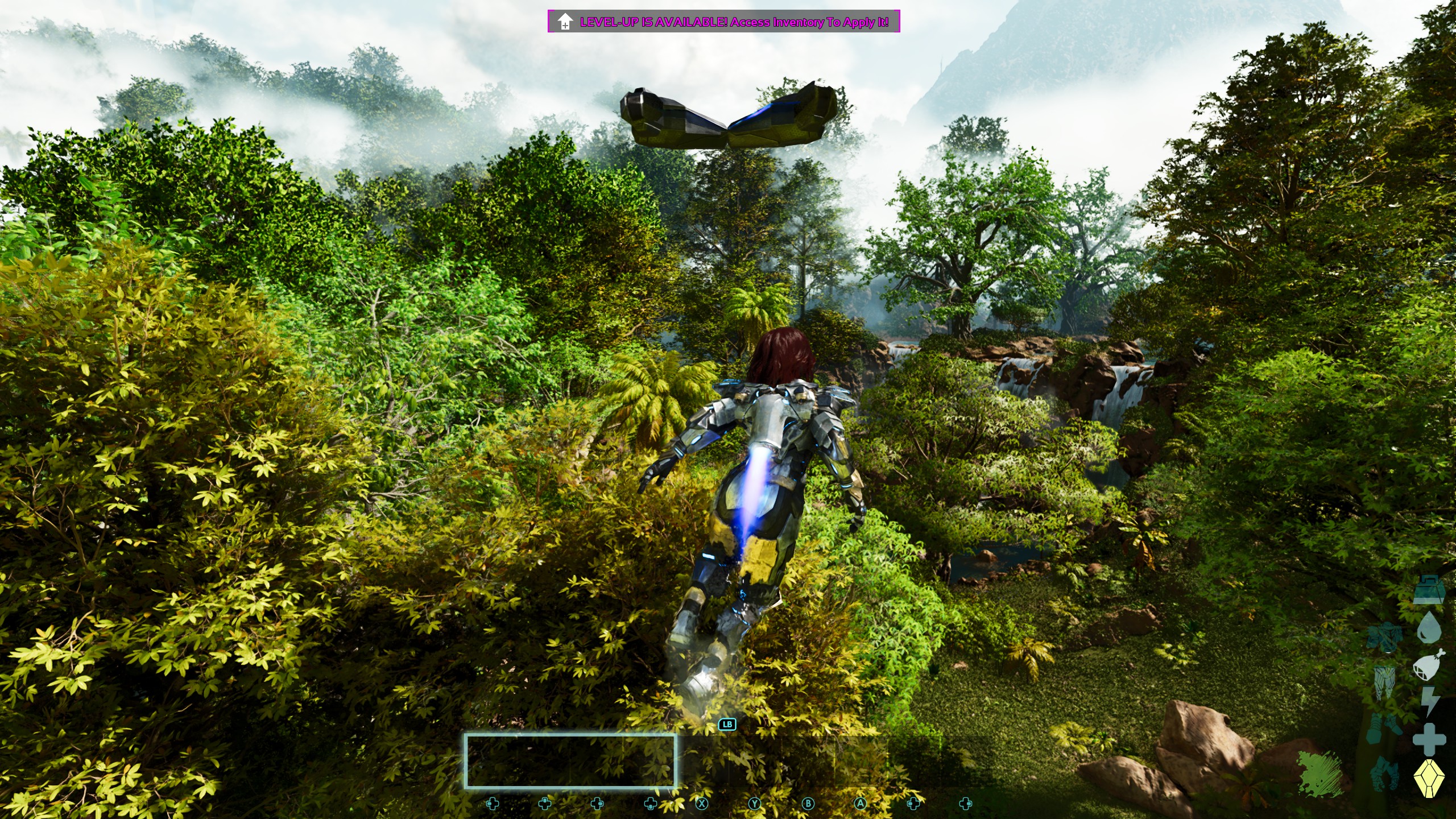Click the leftmost d-pad prompt under the hotbar
Image resolution: width=1456 pixels, height=819 pixels.
point(493,804)
